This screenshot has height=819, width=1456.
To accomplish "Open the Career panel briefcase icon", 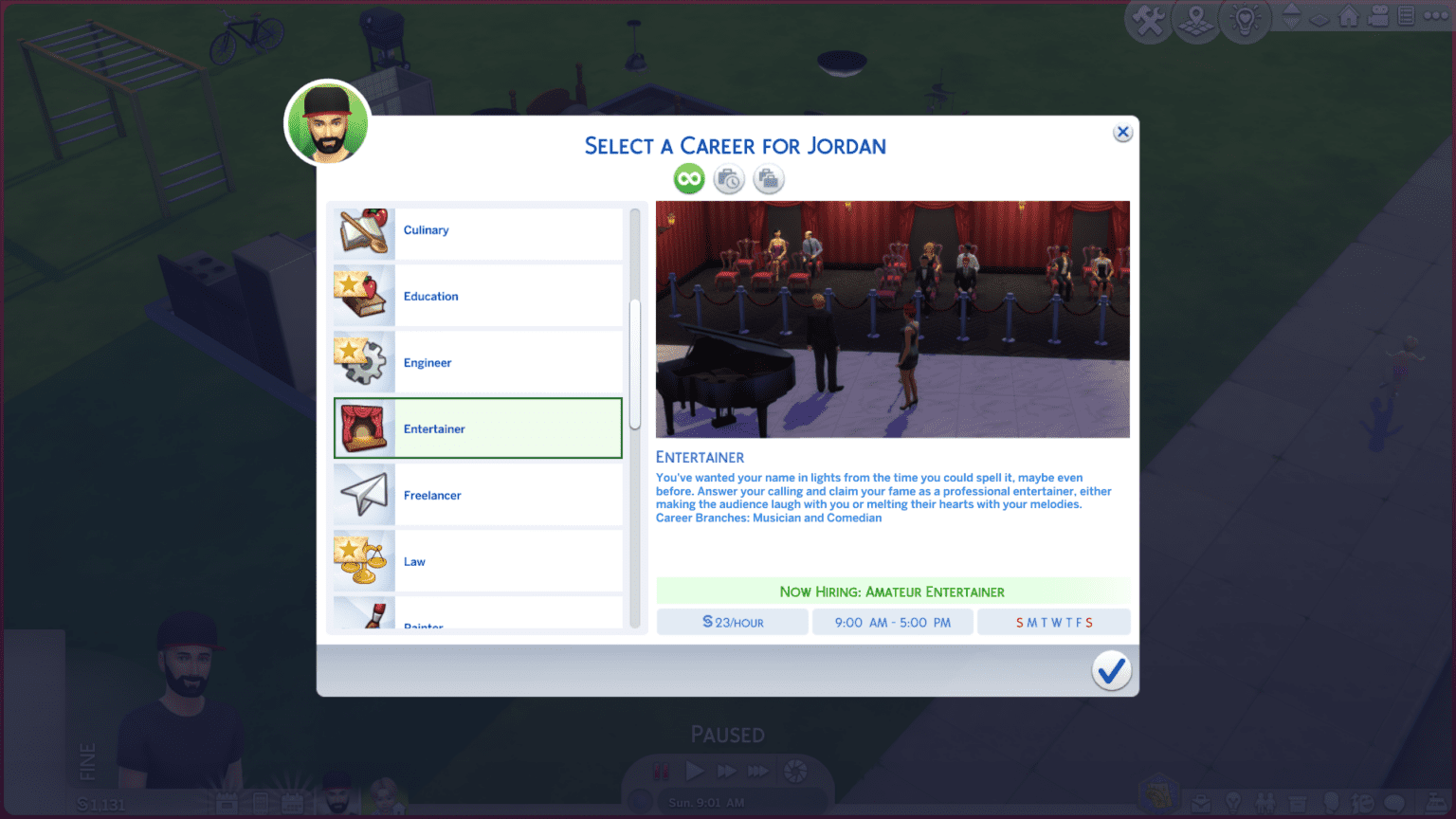I will 1201,802.
